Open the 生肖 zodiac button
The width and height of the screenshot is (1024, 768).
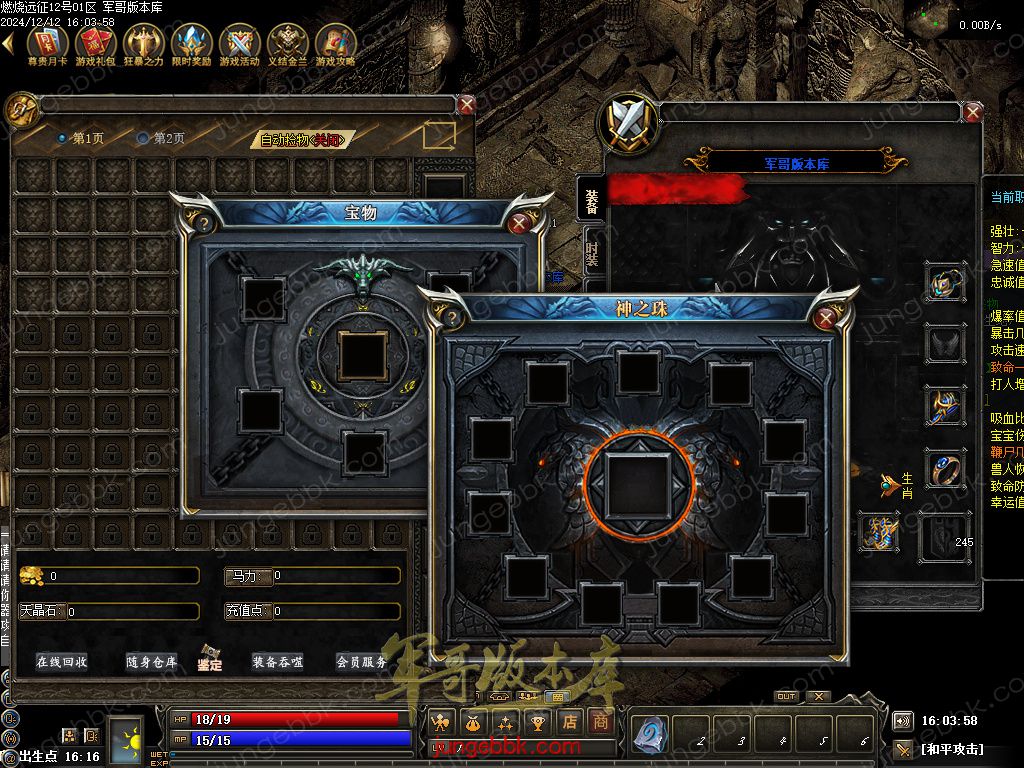[897, 485]
